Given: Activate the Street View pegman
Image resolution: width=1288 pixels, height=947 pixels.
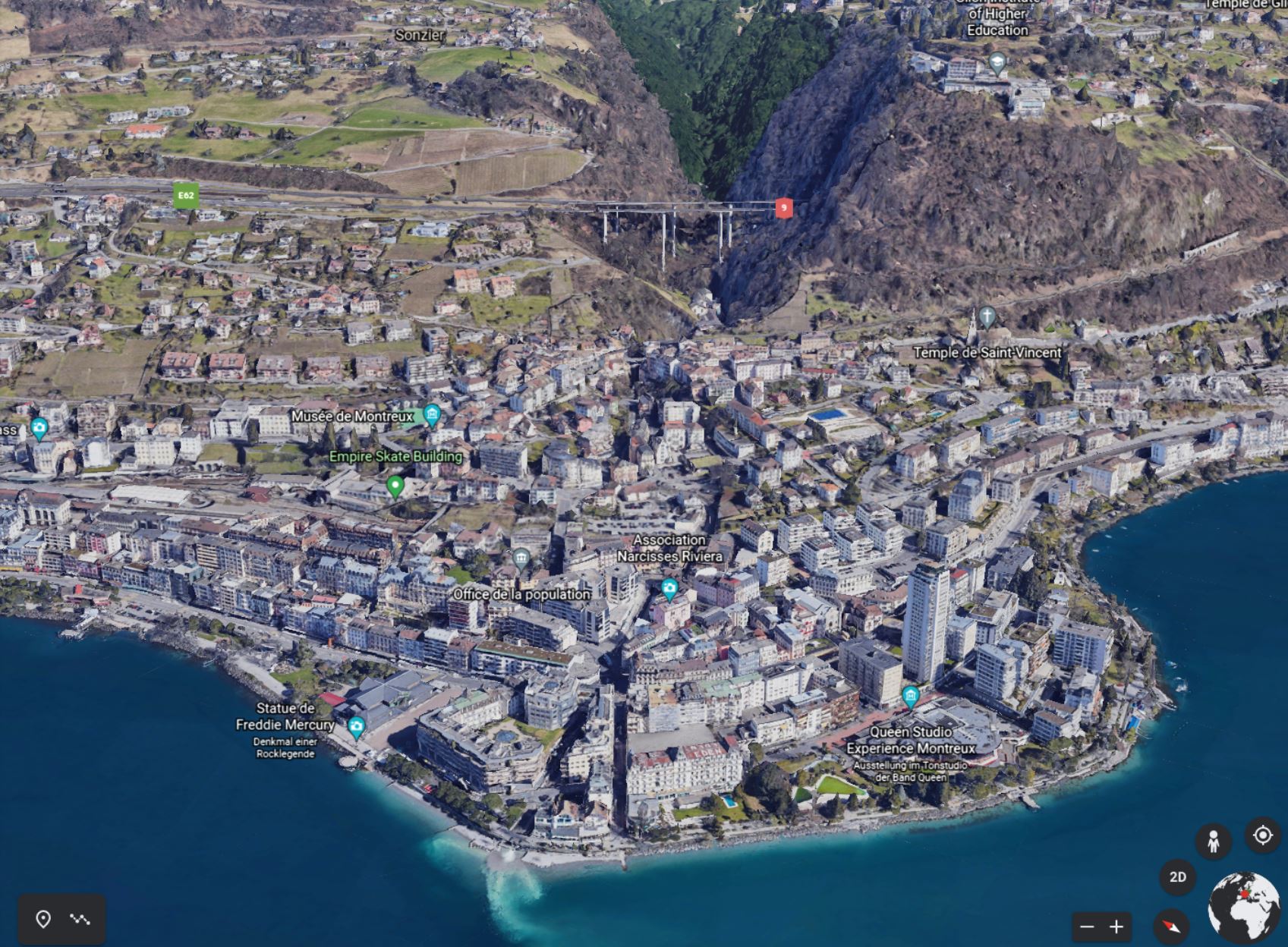Looking at the screenshot, I should pos(1213,841).
